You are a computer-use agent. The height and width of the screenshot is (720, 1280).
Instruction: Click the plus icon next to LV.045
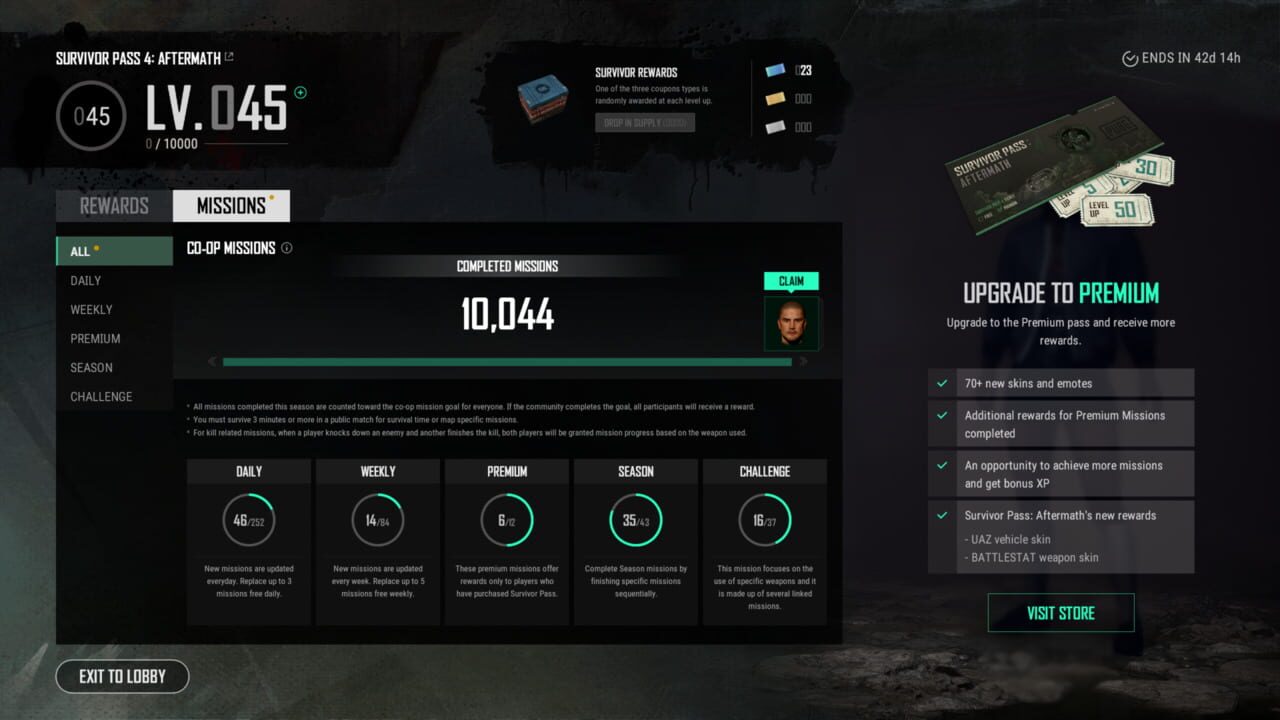300,91
